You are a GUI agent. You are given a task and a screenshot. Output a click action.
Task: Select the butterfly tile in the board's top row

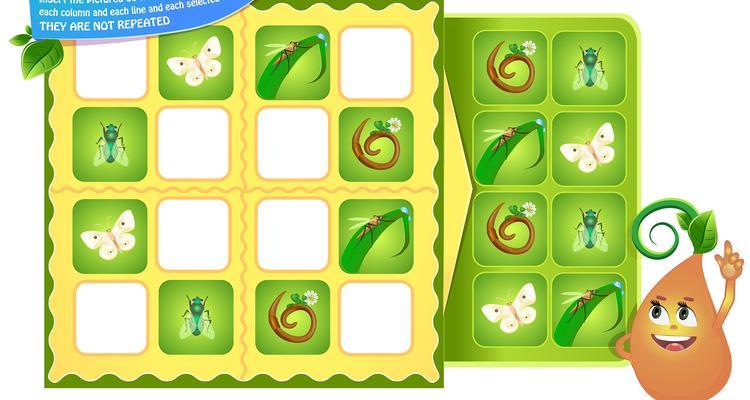pos(195,62)
